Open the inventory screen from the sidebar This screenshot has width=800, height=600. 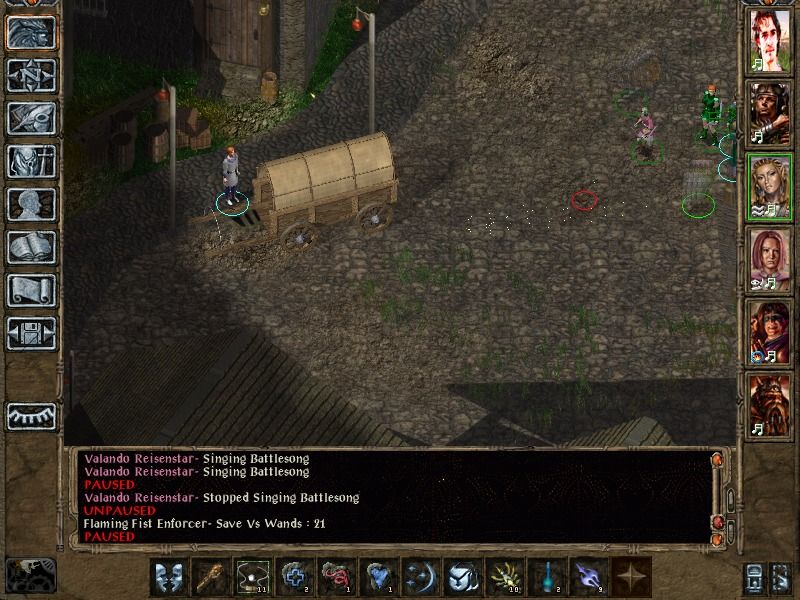pyautogui.click(x=31, y=161)
